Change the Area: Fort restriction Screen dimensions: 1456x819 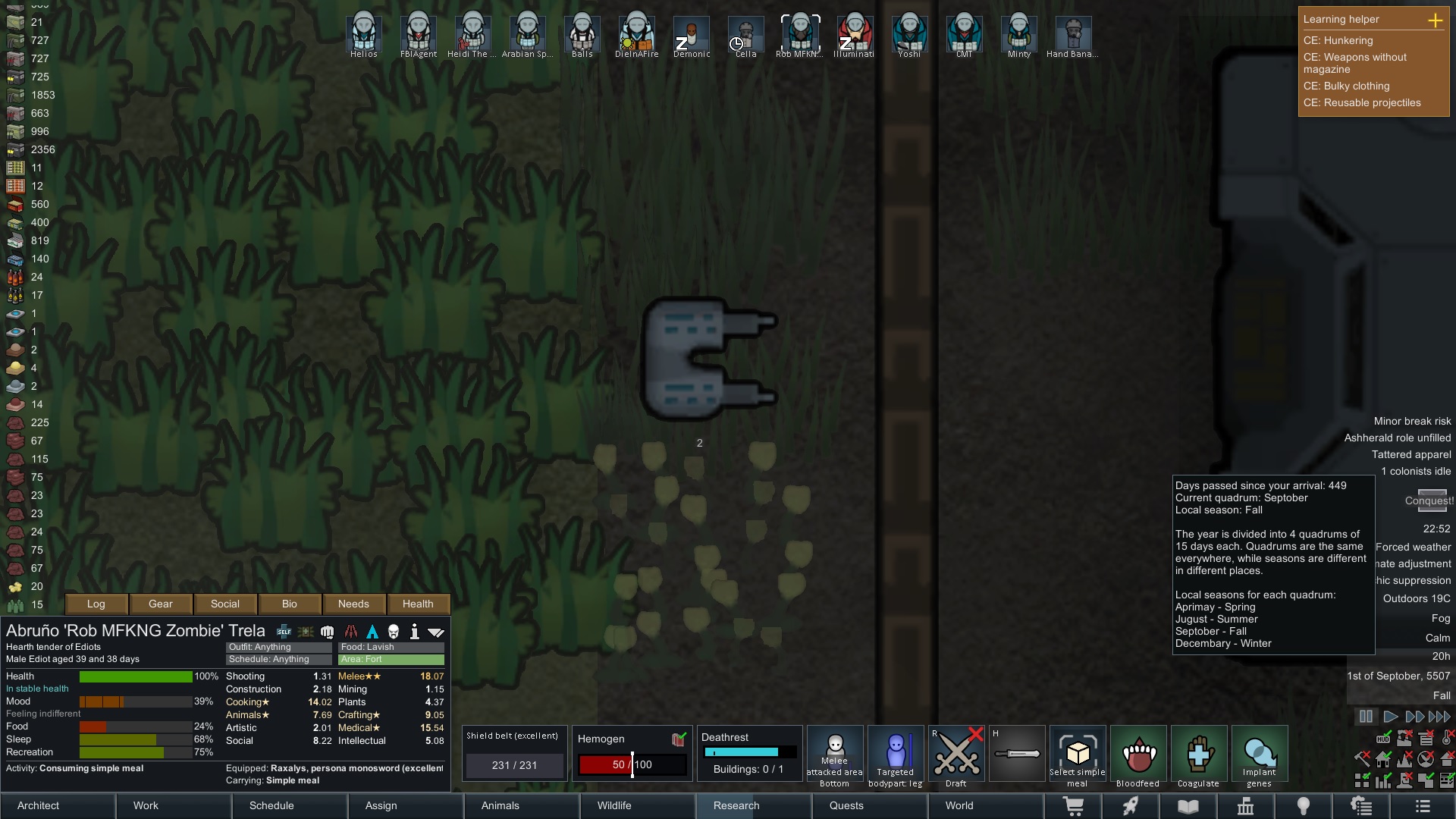click(391, 660)
